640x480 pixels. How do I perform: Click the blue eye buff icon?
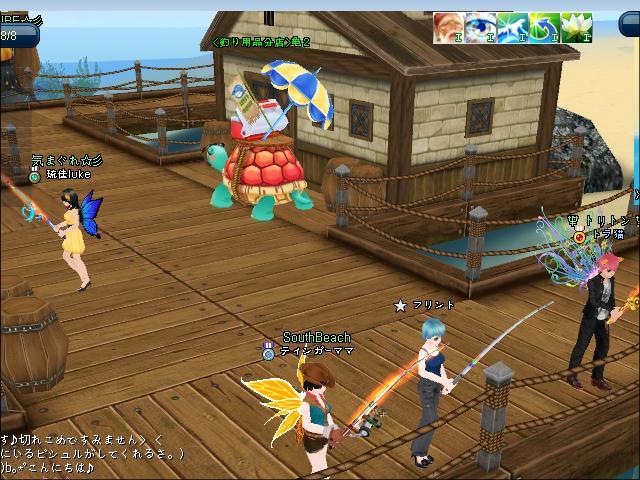(479, 28)
